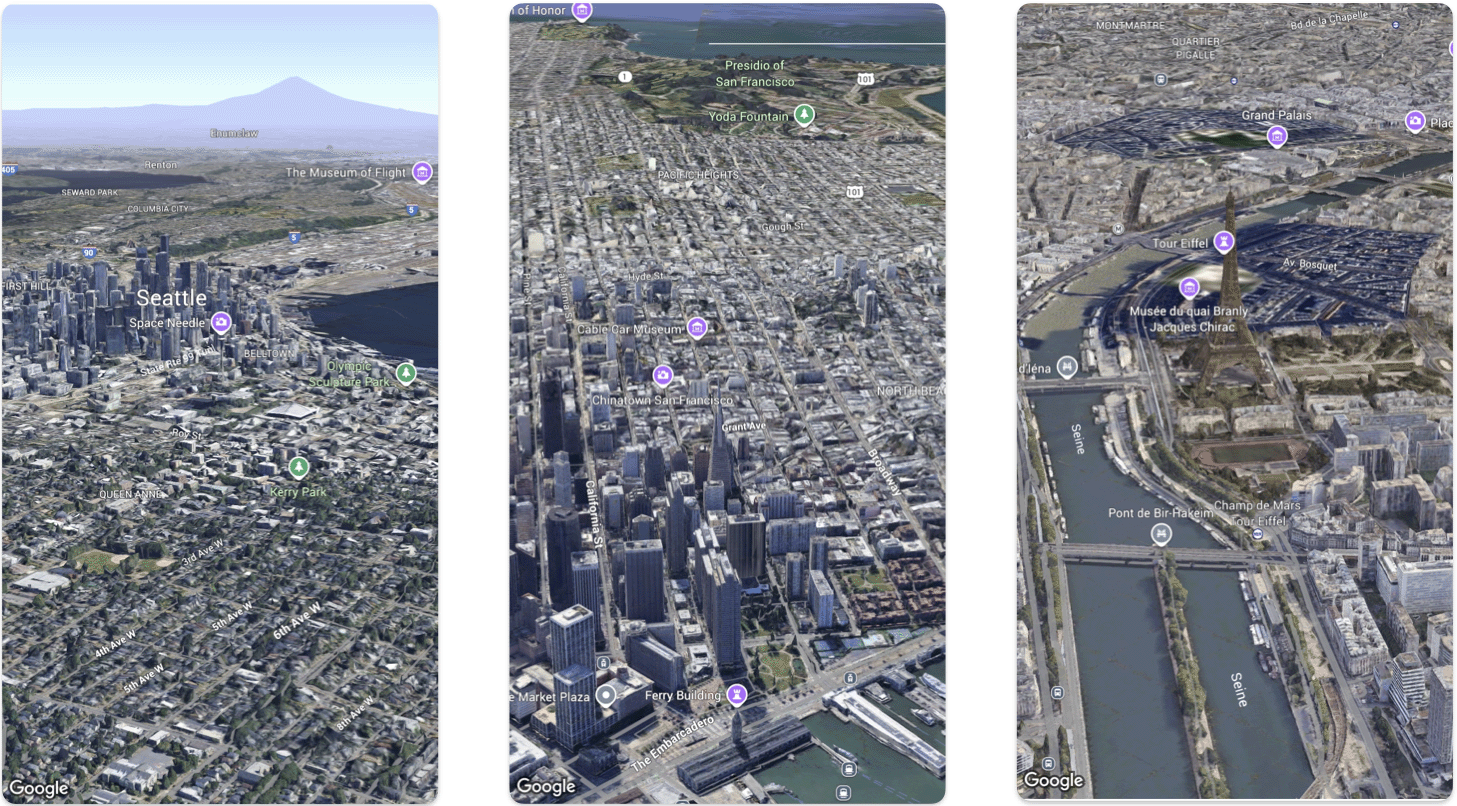The height and width of the screenshot is (806, 1457).
Task: Select the transit stop icon near d'Iéna
Action: click(1066, 368)
